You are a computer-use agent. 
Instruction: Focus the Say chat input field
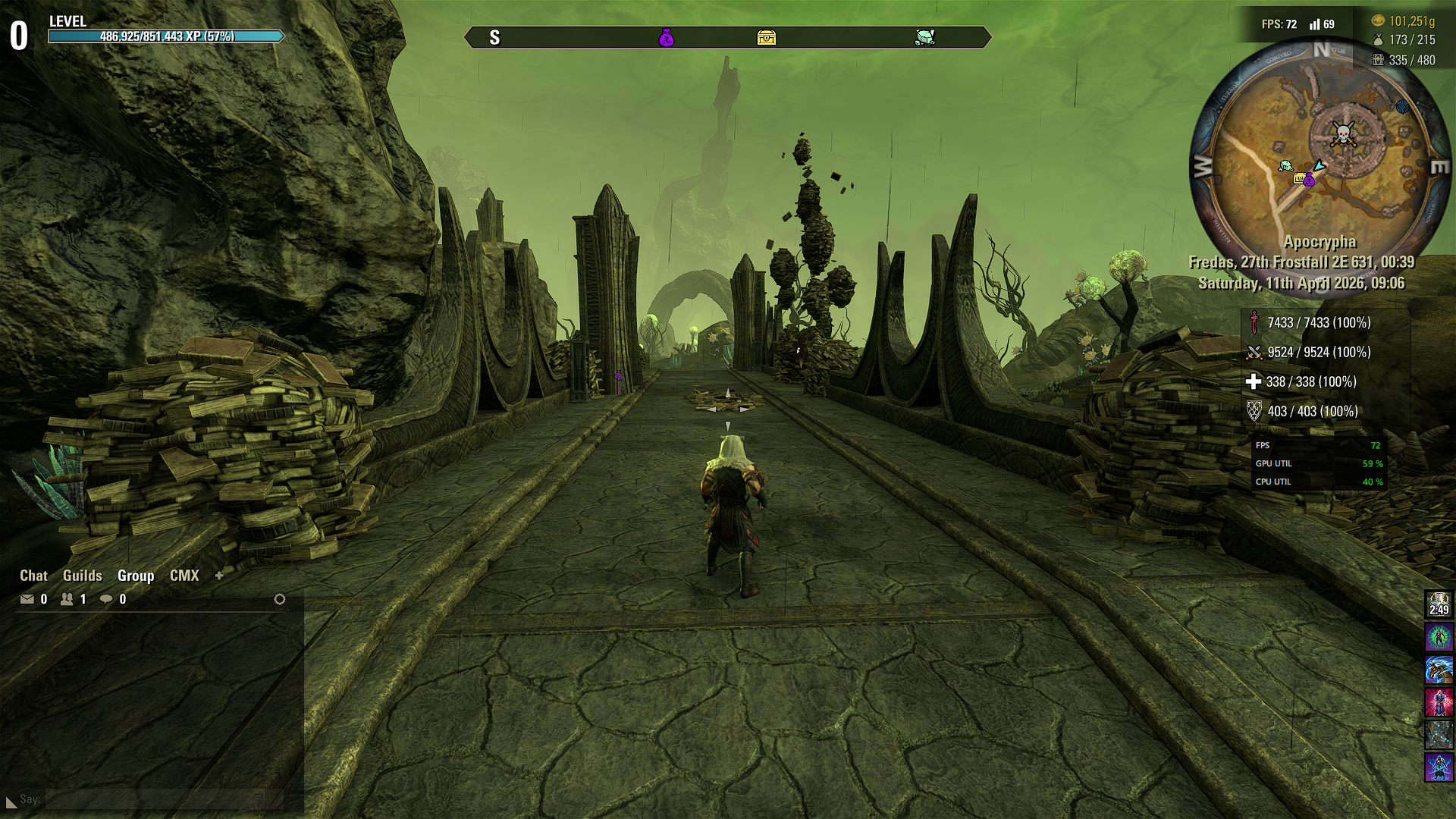163,799
